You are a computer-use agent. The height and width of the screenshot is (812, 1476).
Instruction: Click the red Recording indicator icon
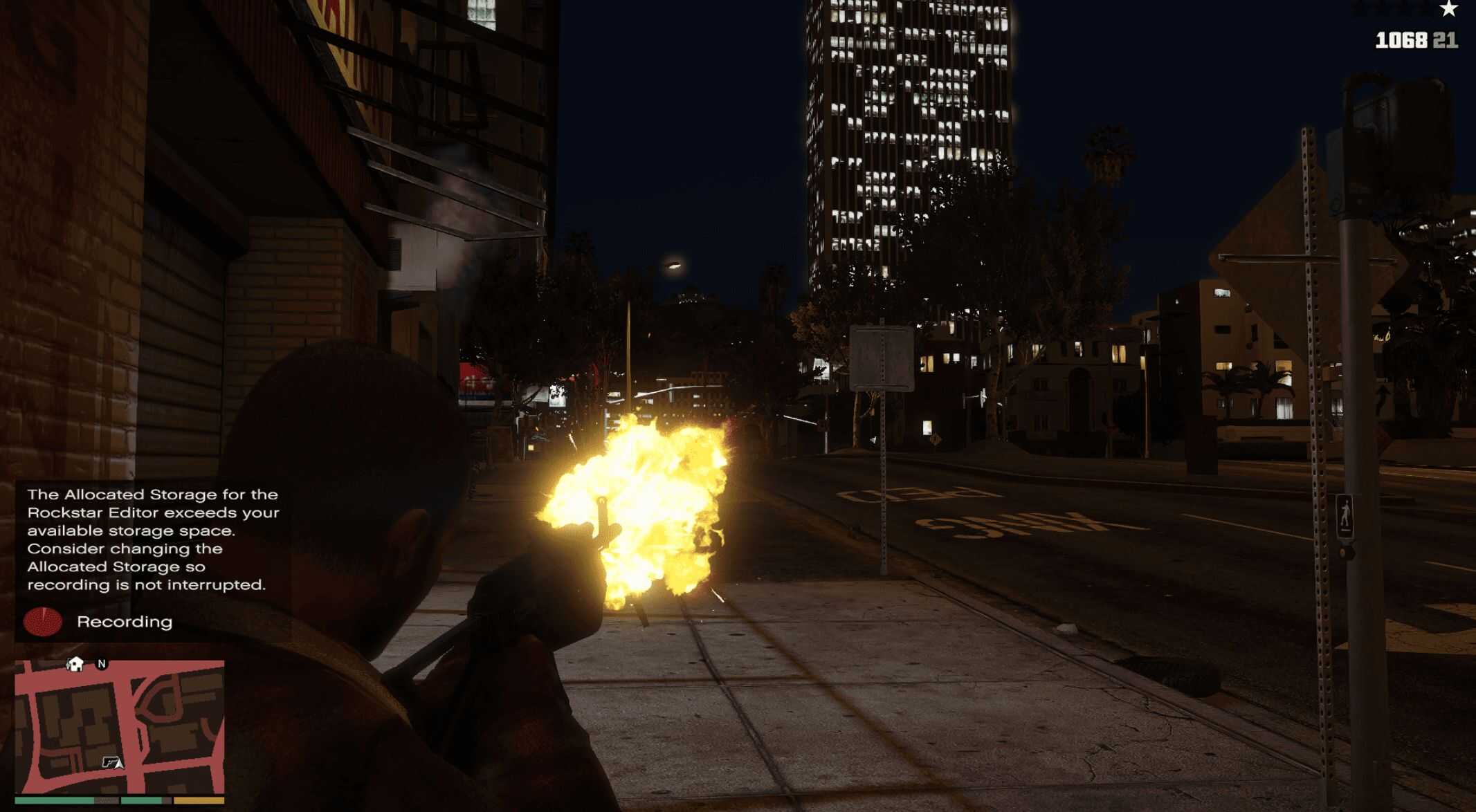pos(42,622)
